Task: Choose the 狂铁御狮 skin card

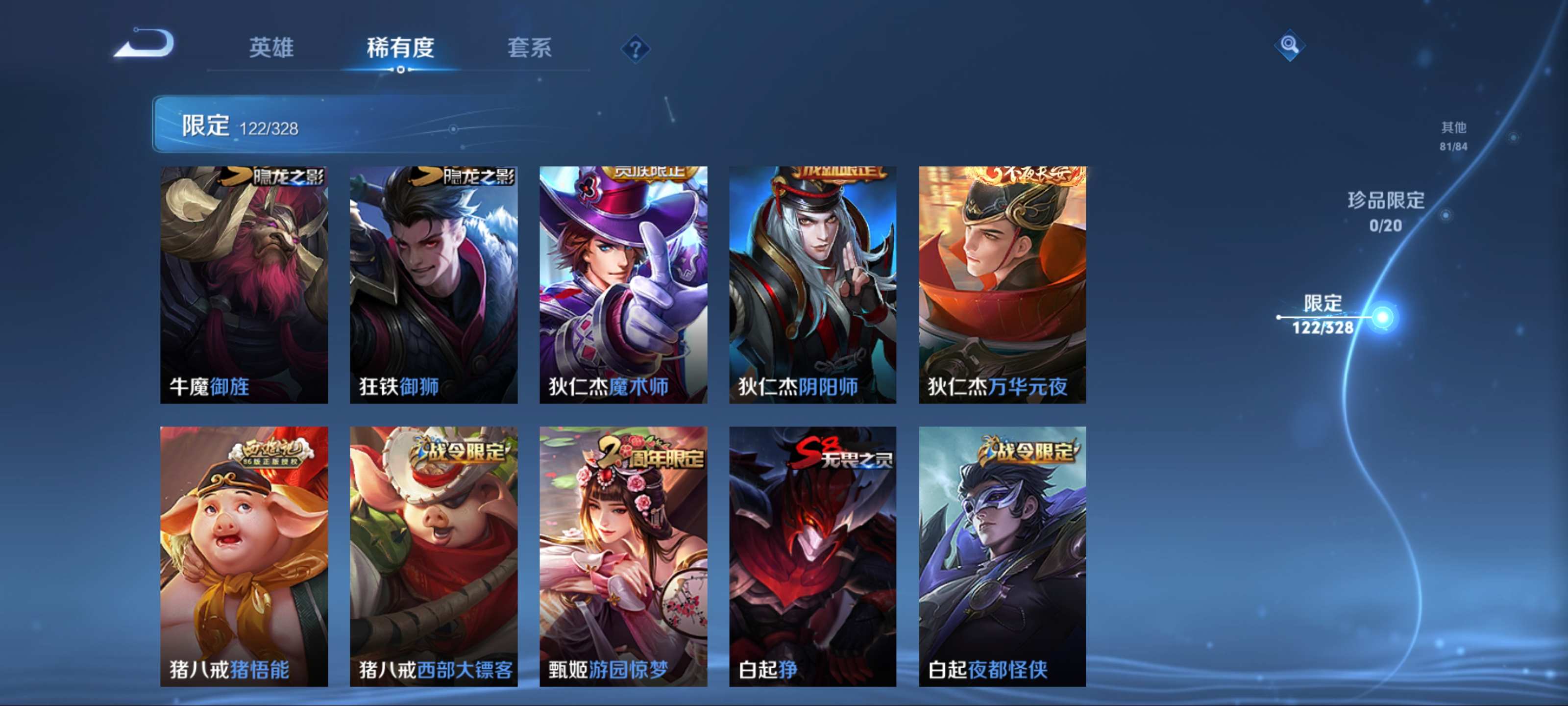Action: 433,284
